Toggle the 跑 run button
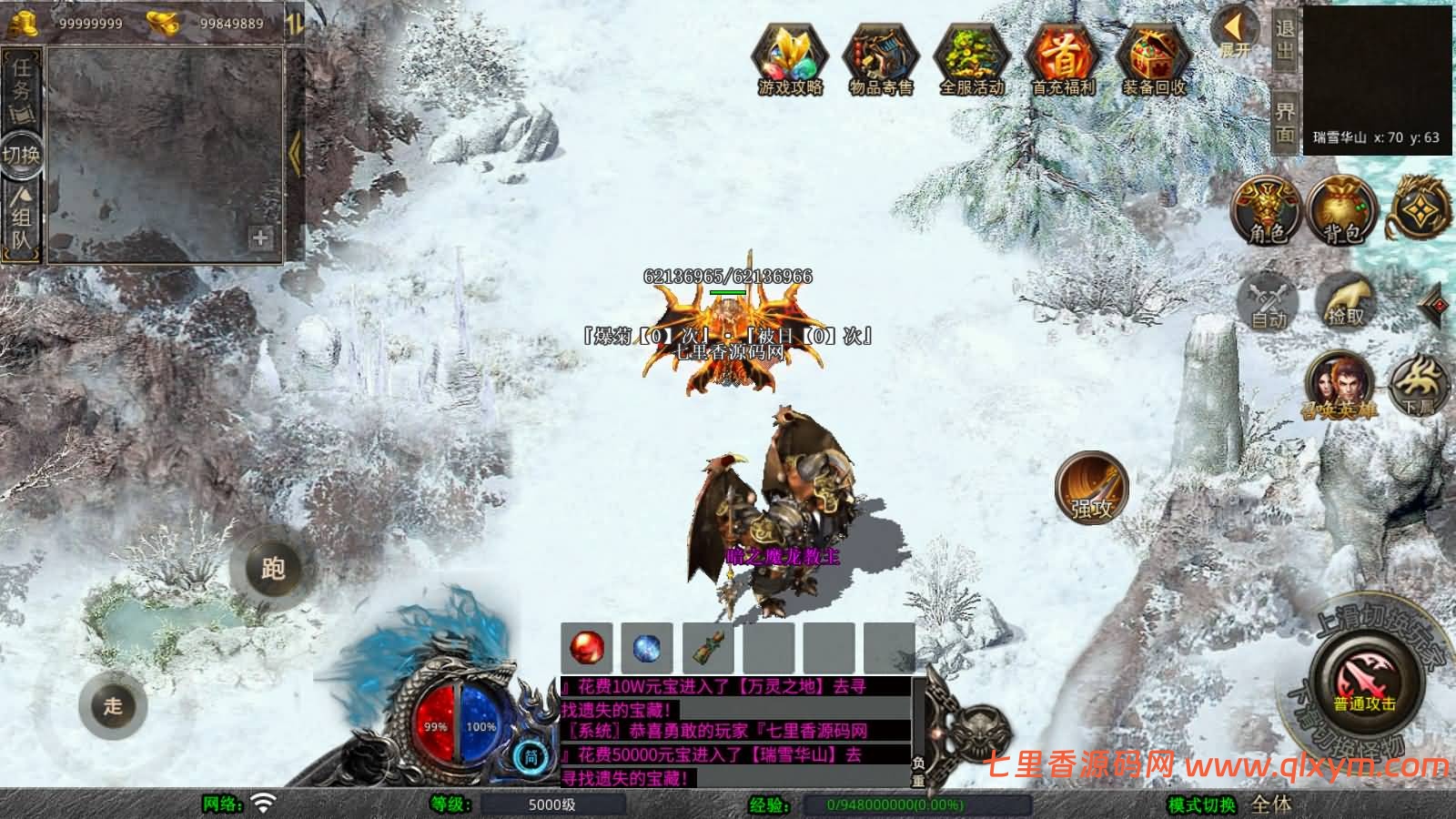1456x819 pixels. click(x=272, y=569)
